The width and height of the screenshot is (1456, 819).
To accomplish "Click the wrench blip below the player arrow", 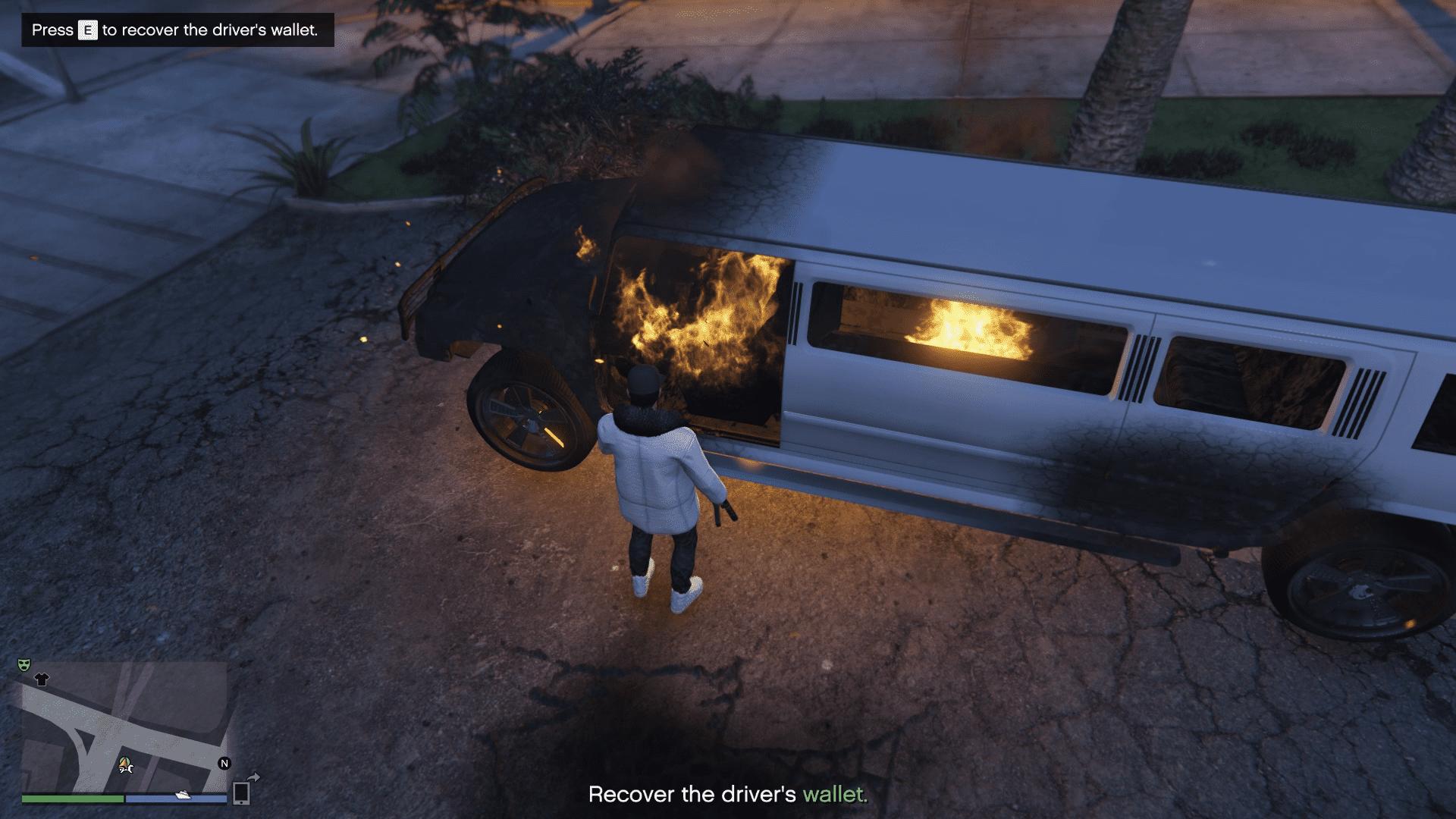I will pyautogui.click(x=127, y=770).
